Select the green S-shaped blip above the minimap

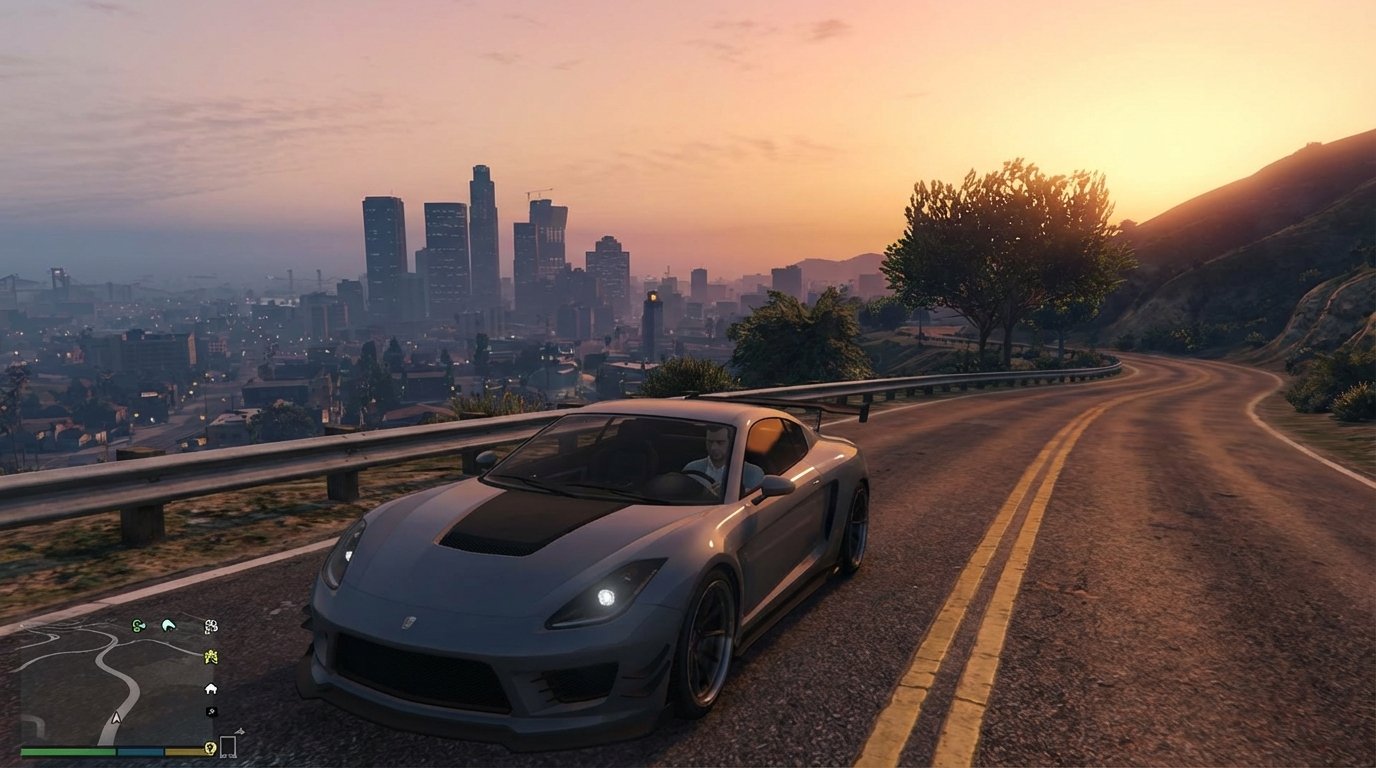(137, 625)
